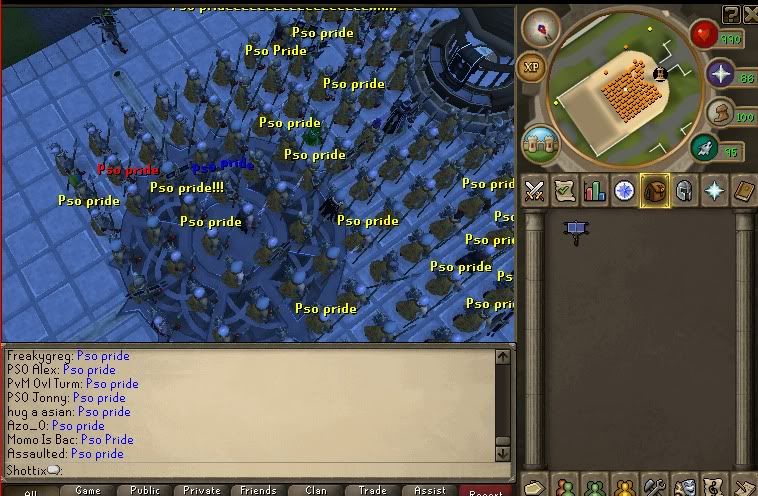758x496 pixels.
Task: Open the magic spellbook tab
Action: [744, 190]
